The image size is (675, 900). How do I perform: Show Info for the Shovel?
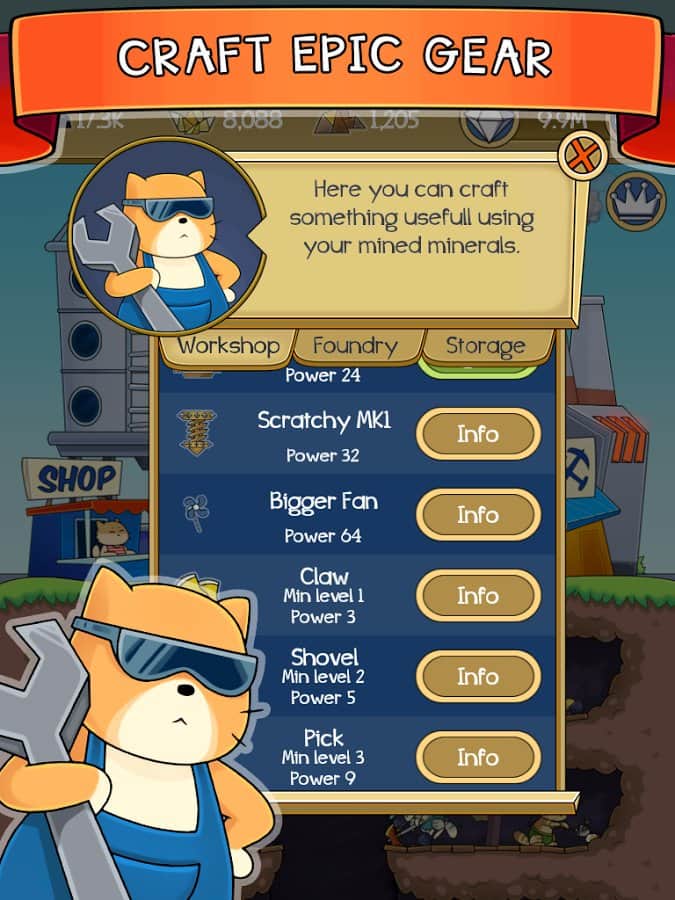478,677
